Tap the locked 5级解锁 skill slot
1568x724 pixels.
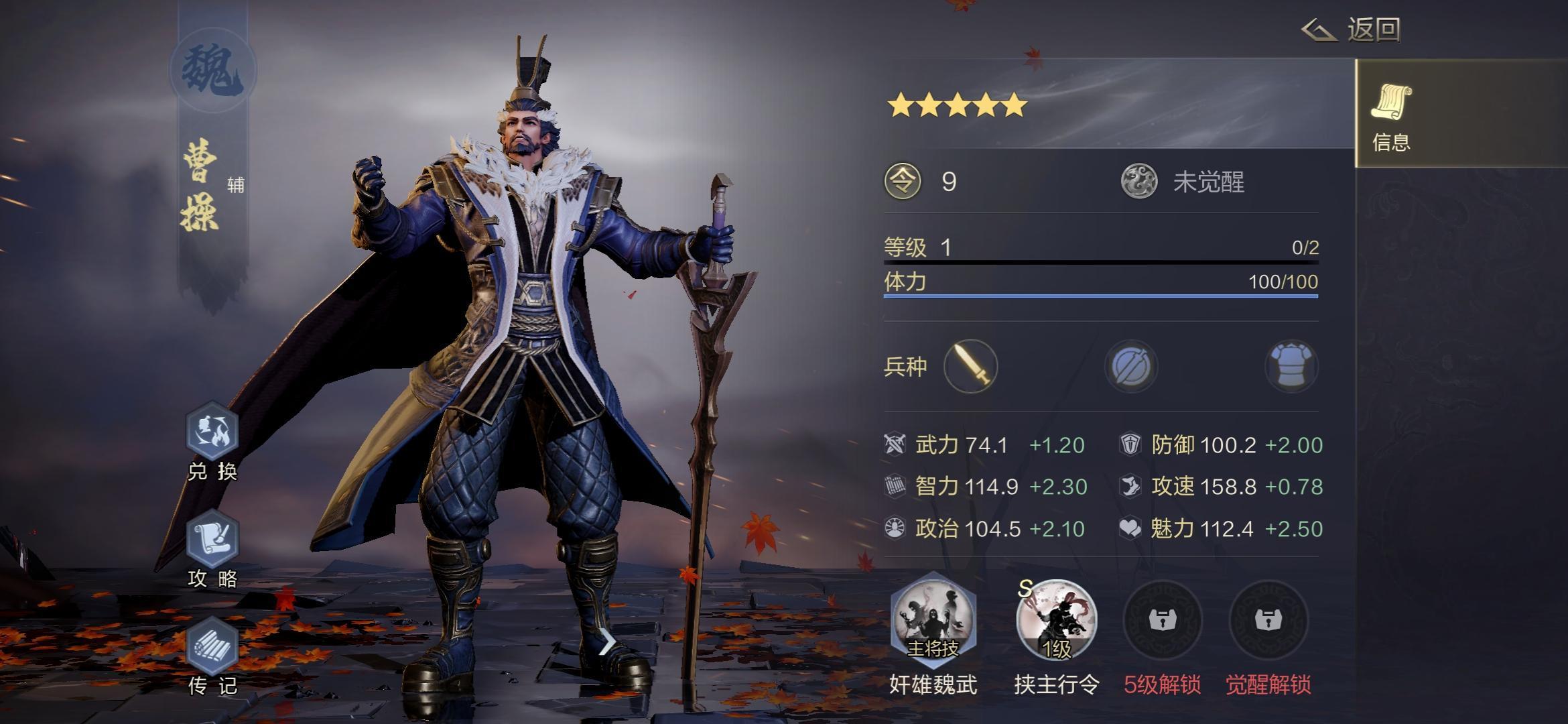[1162, 621]
